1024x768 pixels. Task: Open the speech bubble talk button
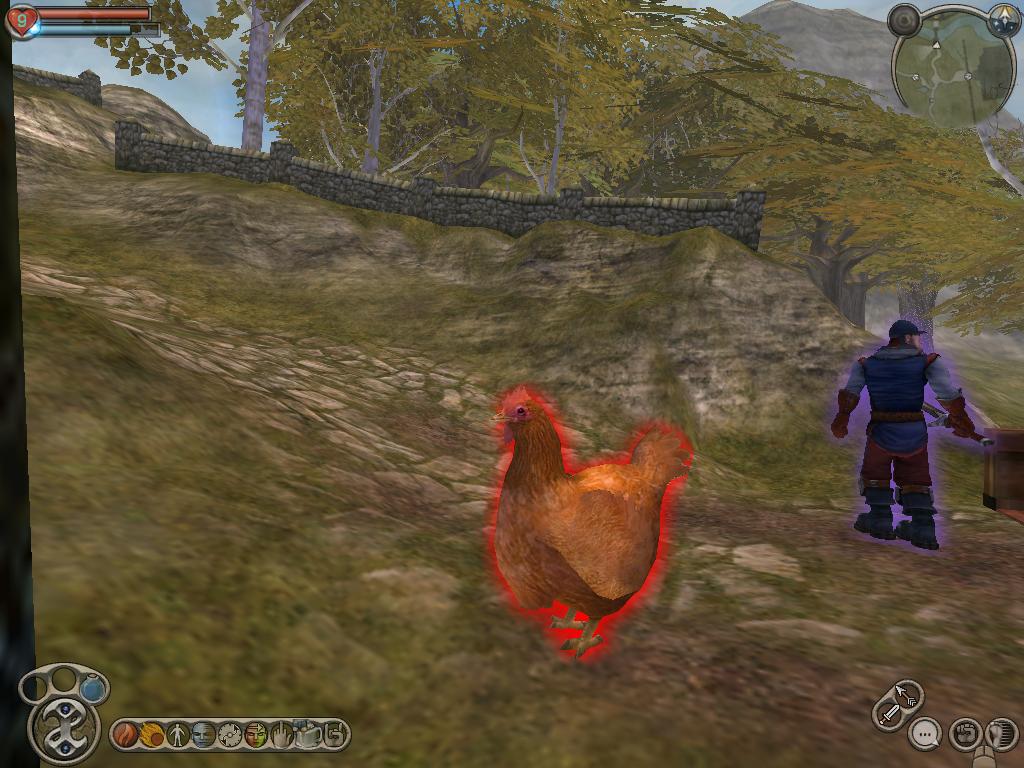[926, 735]
